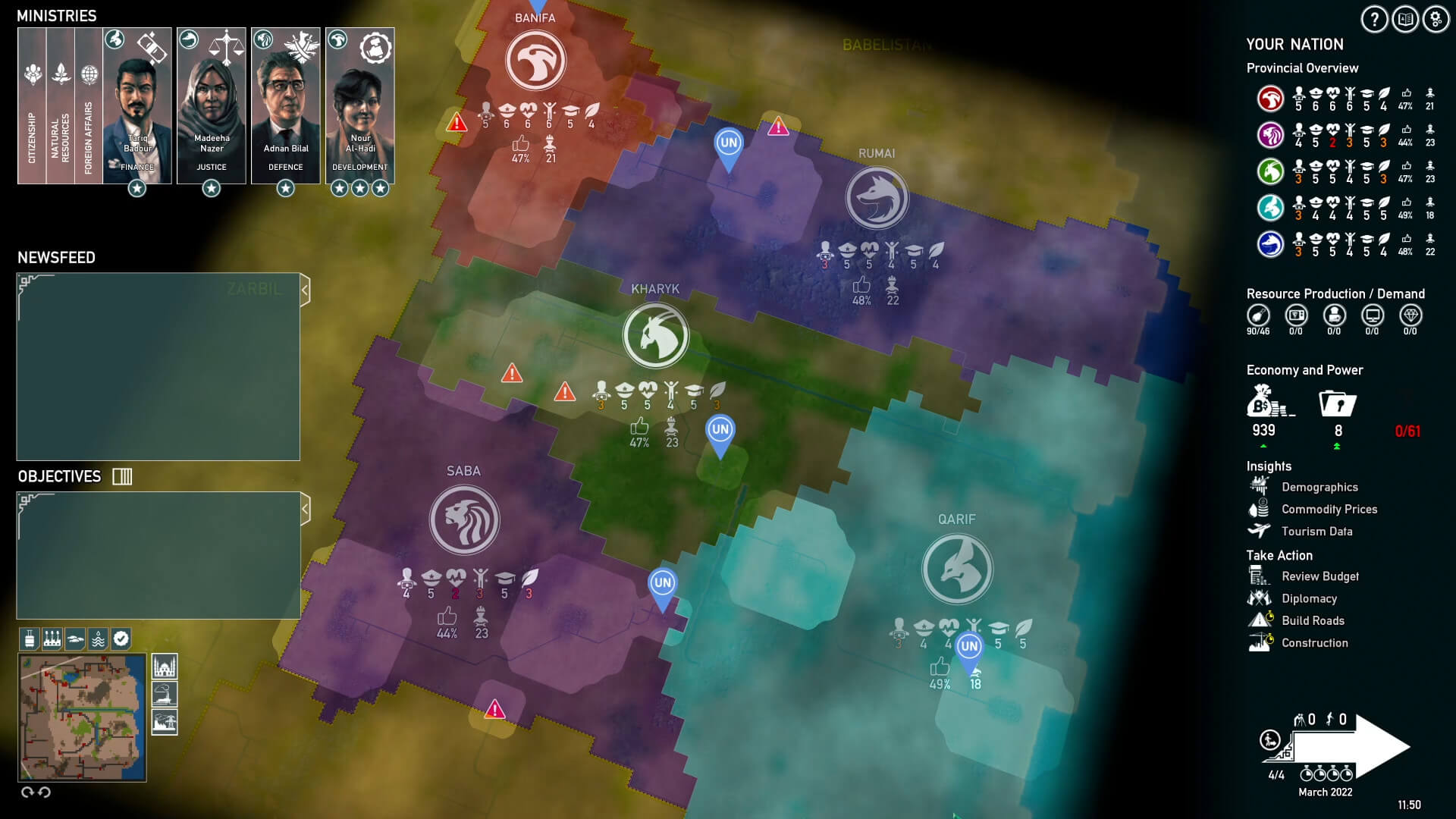Toggle the roads overlay filter above the minimap
The width and height of the screenshot is (1456, 819).
[x=75, y=639]
